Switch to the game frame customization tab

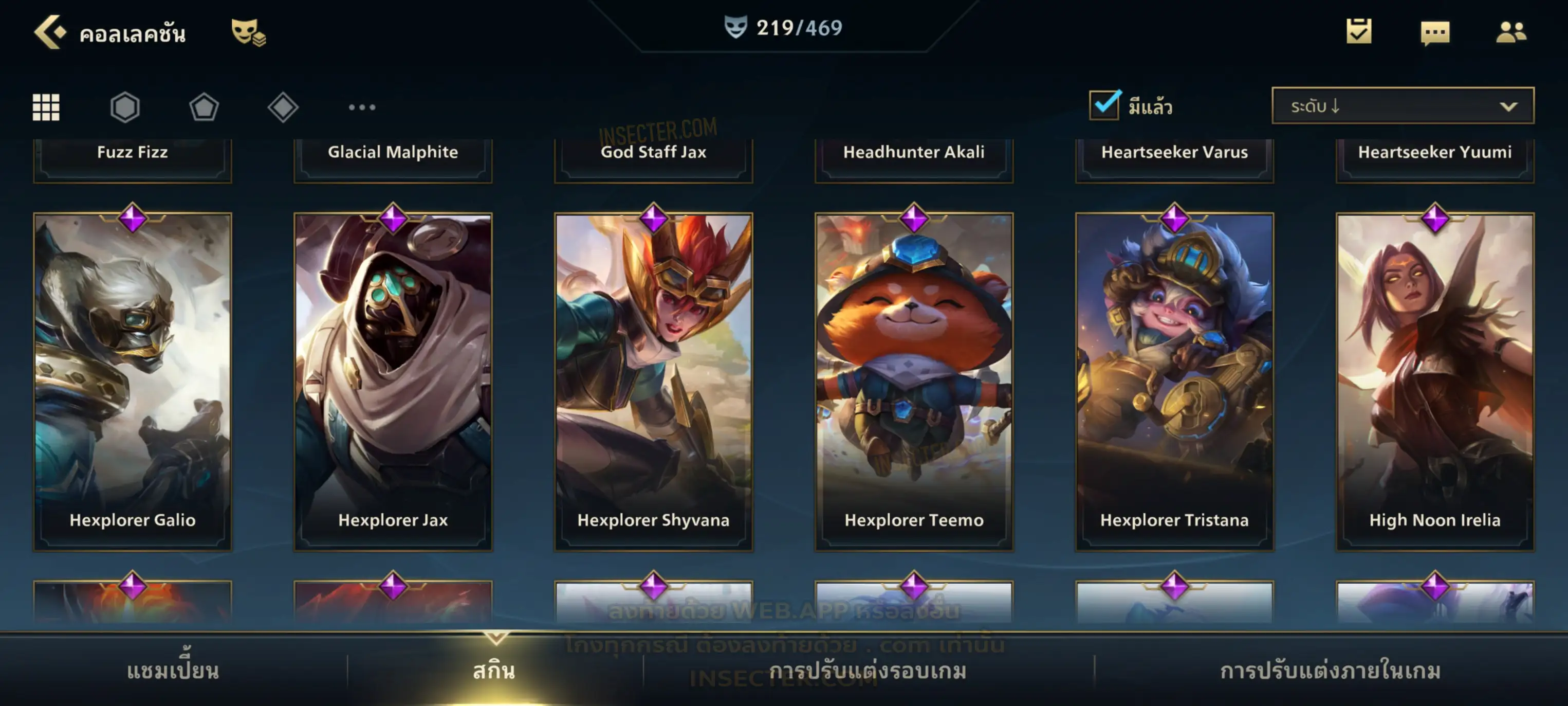click(868, 671)
